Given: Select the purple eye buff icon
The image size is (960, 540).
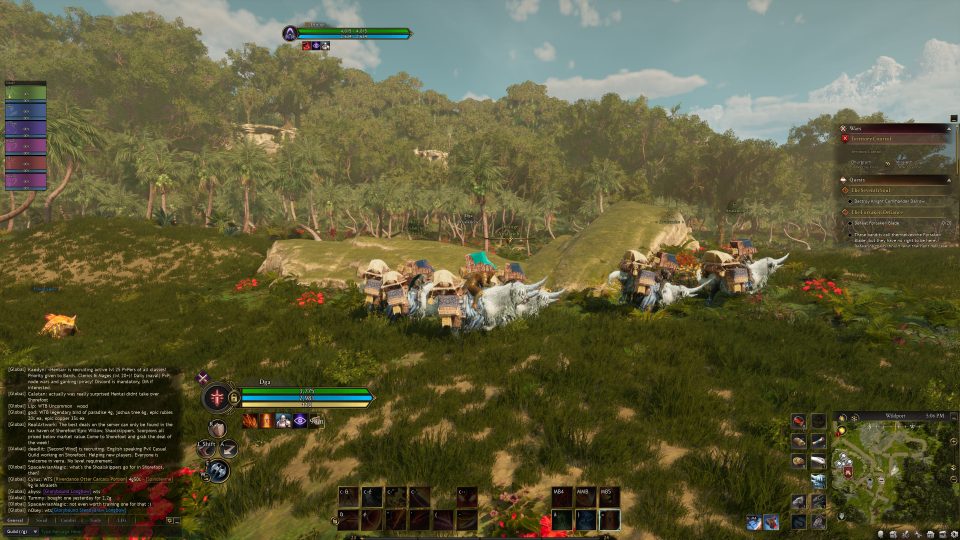Looking at the screenshot, I should coord(300,421).
